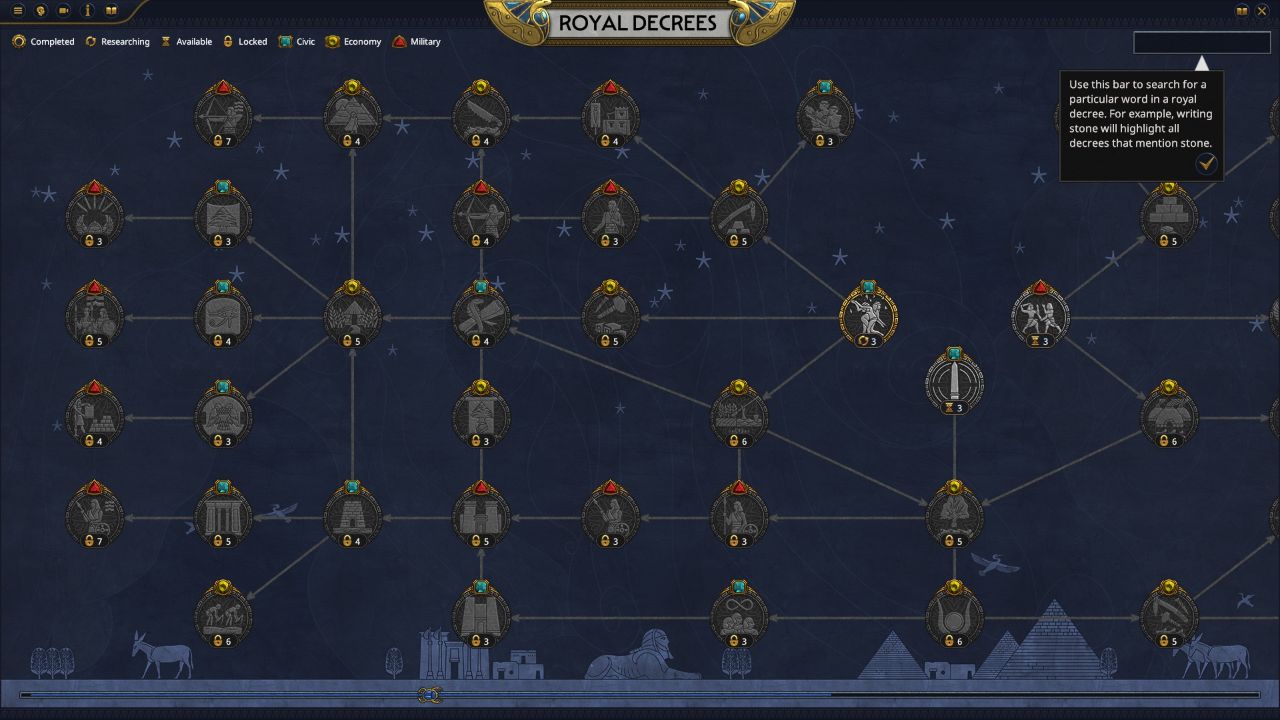Click the help bulb icon beside the menu
Viewport: 1280px width, 720px height.
39,10
